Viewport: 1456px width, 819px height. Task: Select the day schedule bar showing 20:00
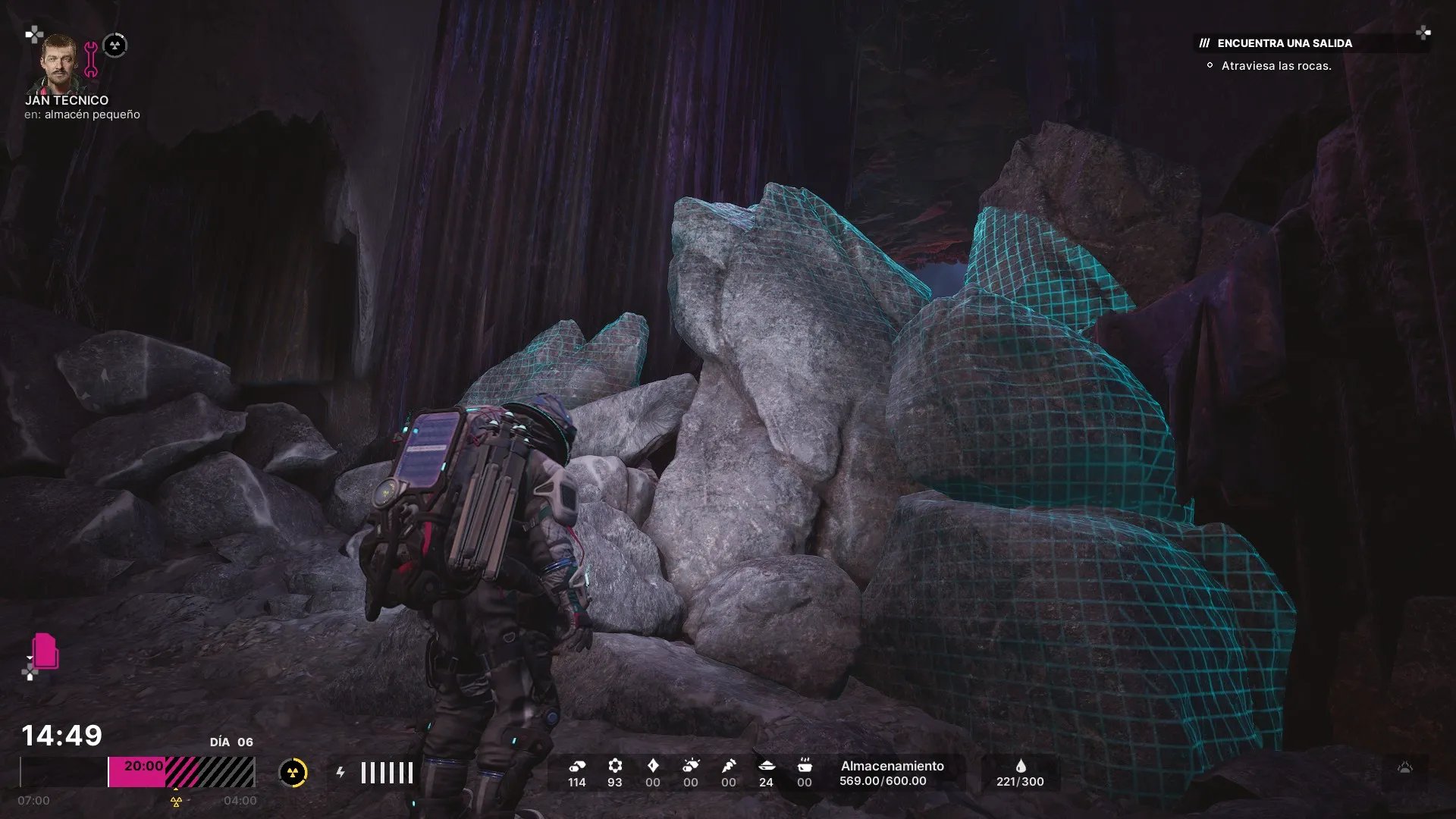point(181,772)
